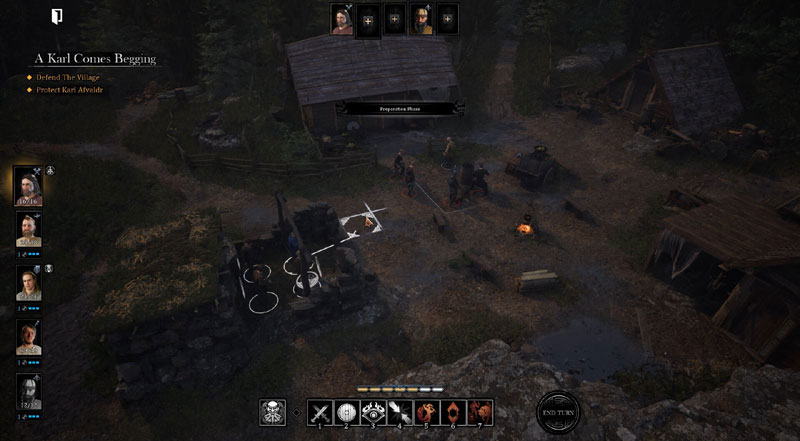
Task: Click the End Turn button
Action: coord(558,412)
